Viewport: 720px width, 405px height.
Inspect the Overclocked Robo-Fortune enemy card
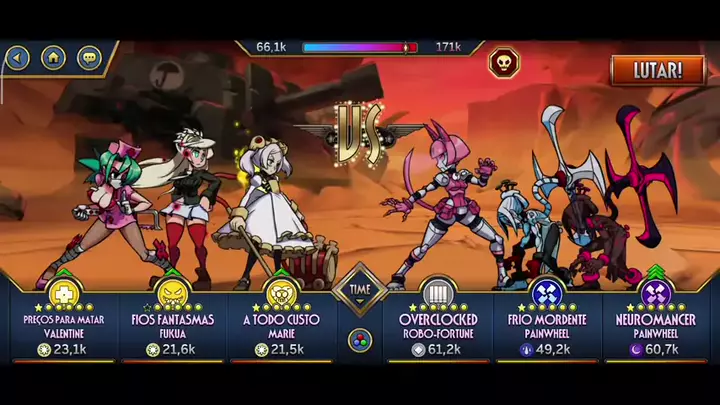click(x=437, y=320)
